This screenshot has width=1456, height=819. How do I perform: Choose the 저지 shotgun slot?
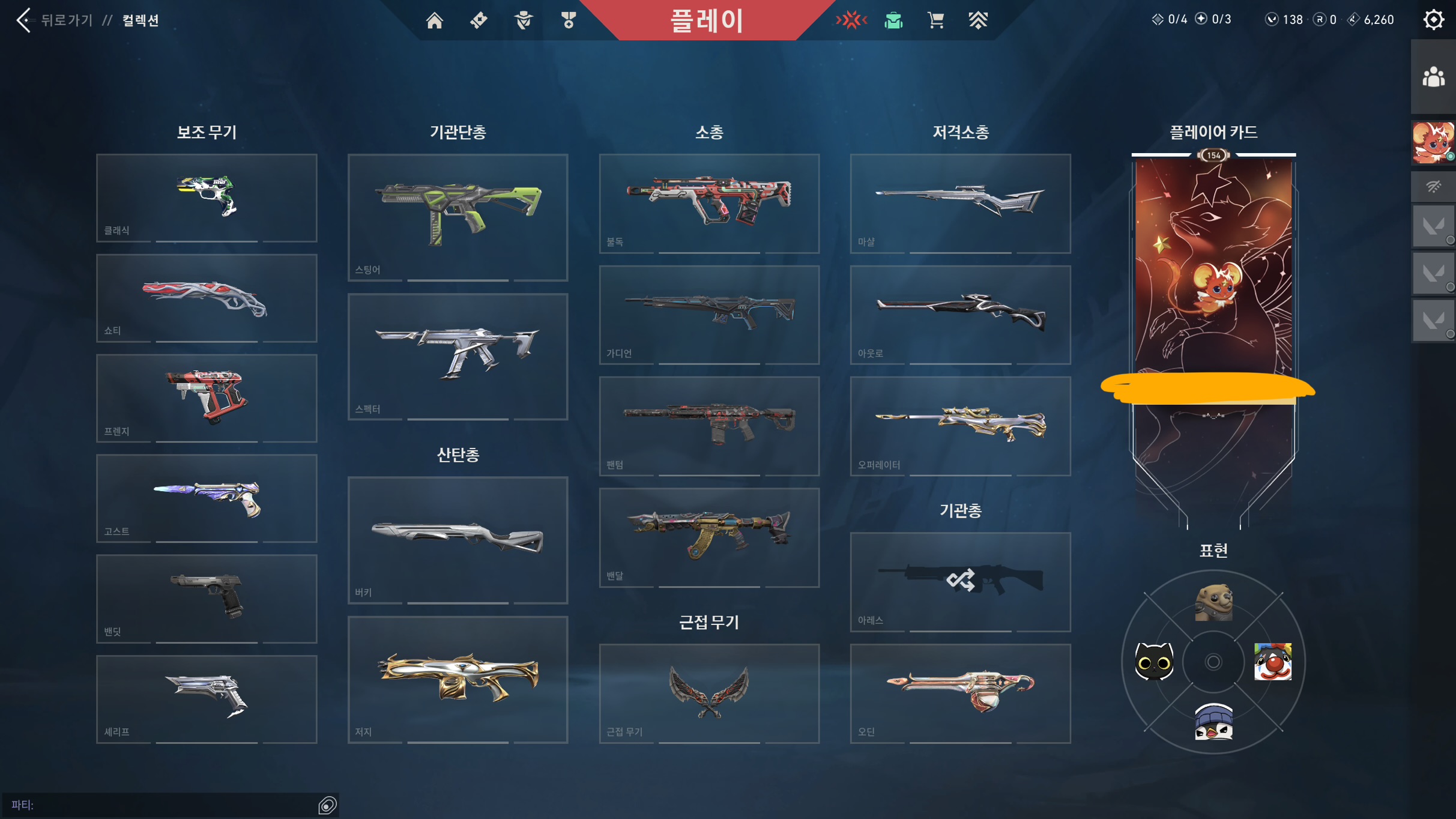point(458,680)
